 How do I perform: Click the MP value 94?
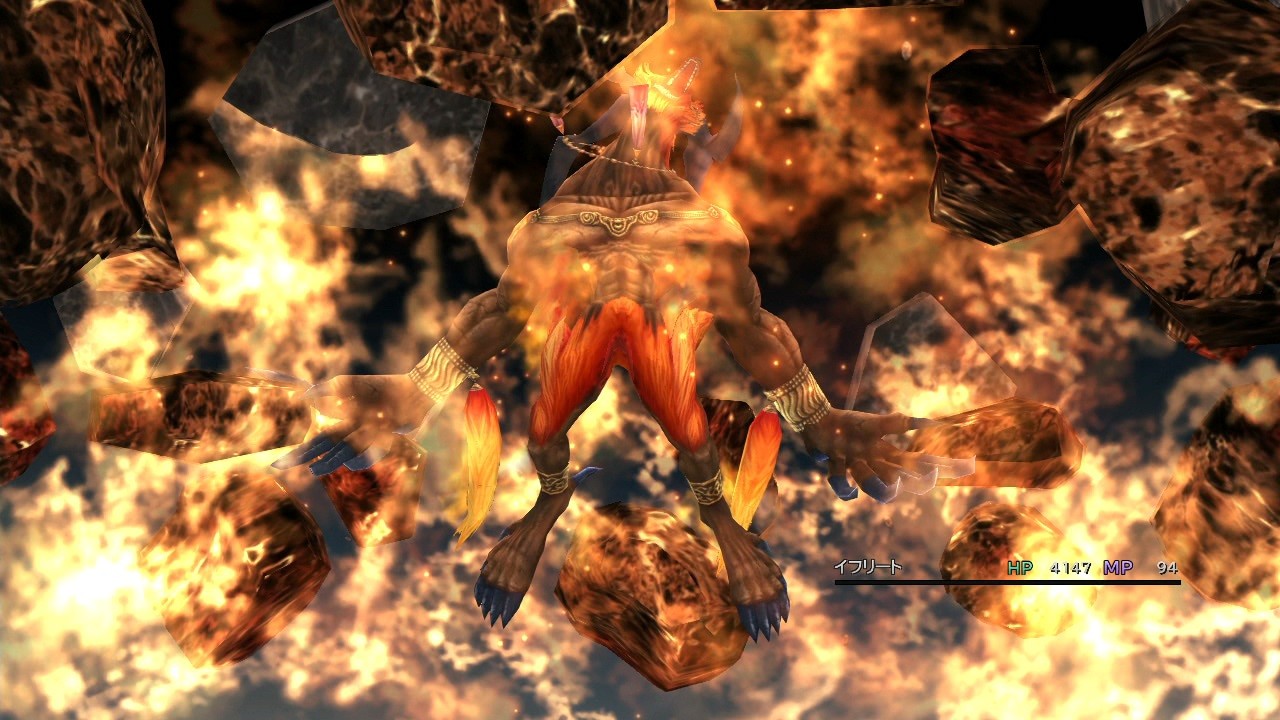click(x=1170, y=568)
